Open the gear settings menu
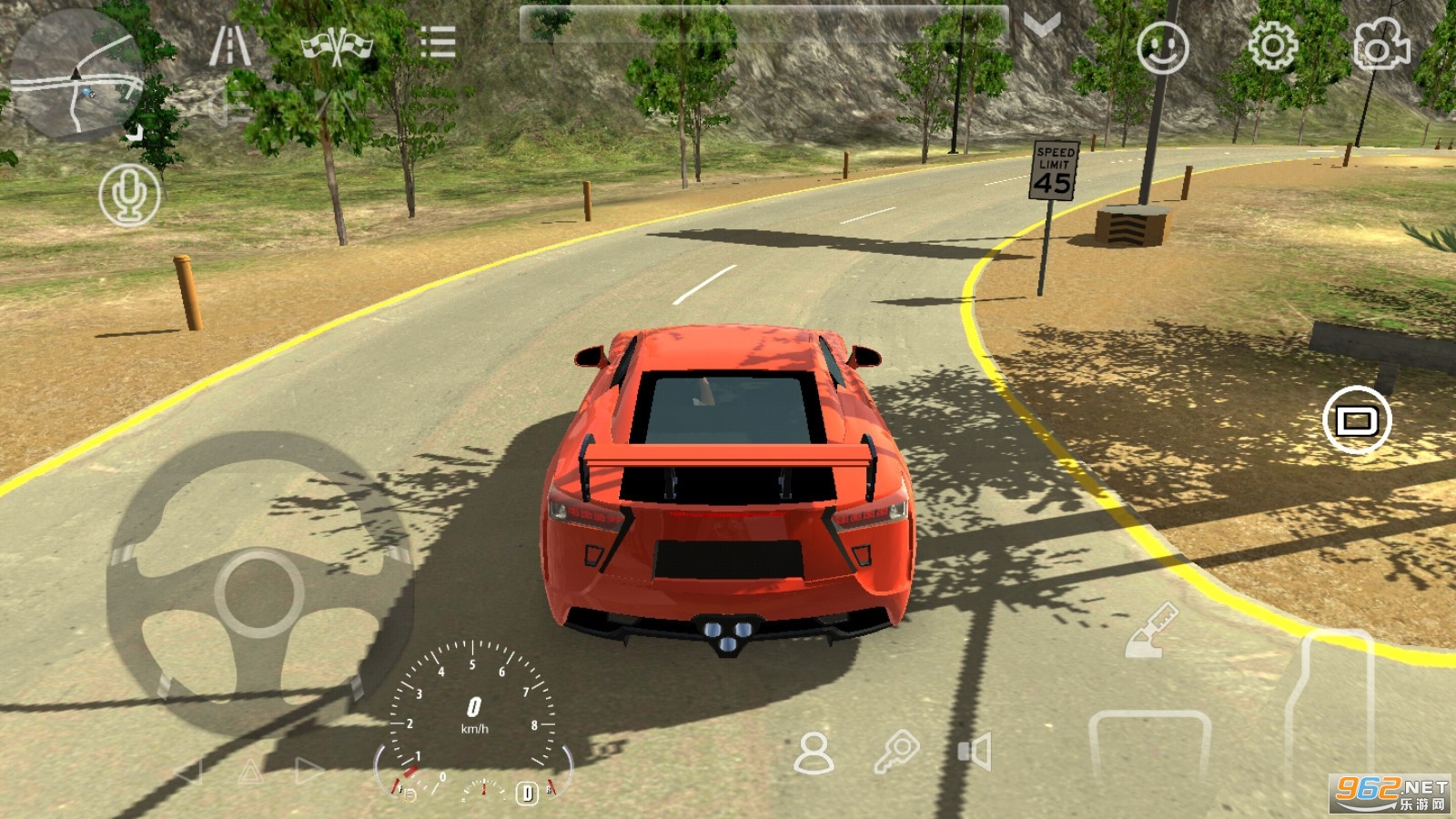 tap(1271, 45)
